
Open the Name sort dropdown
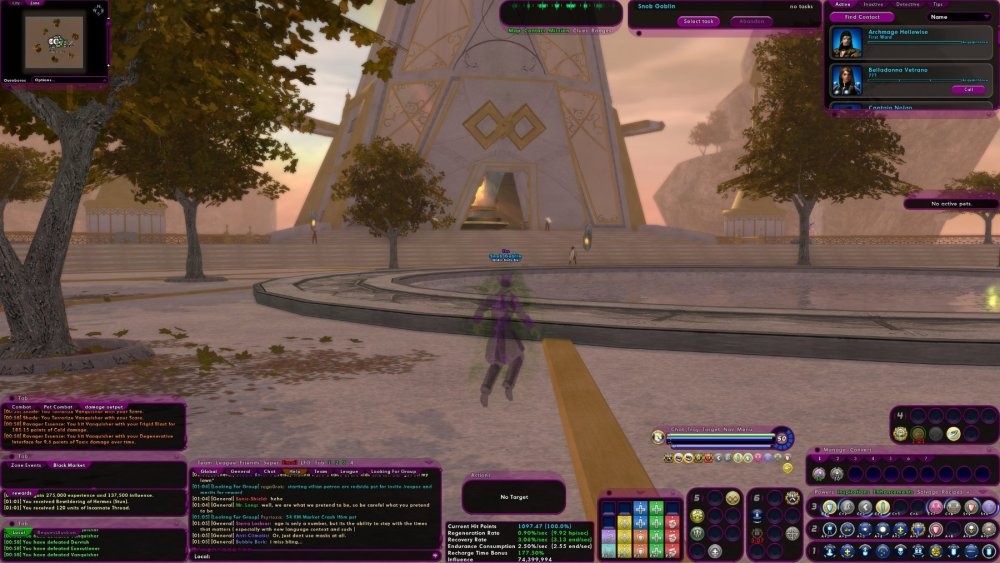point(958,17)
